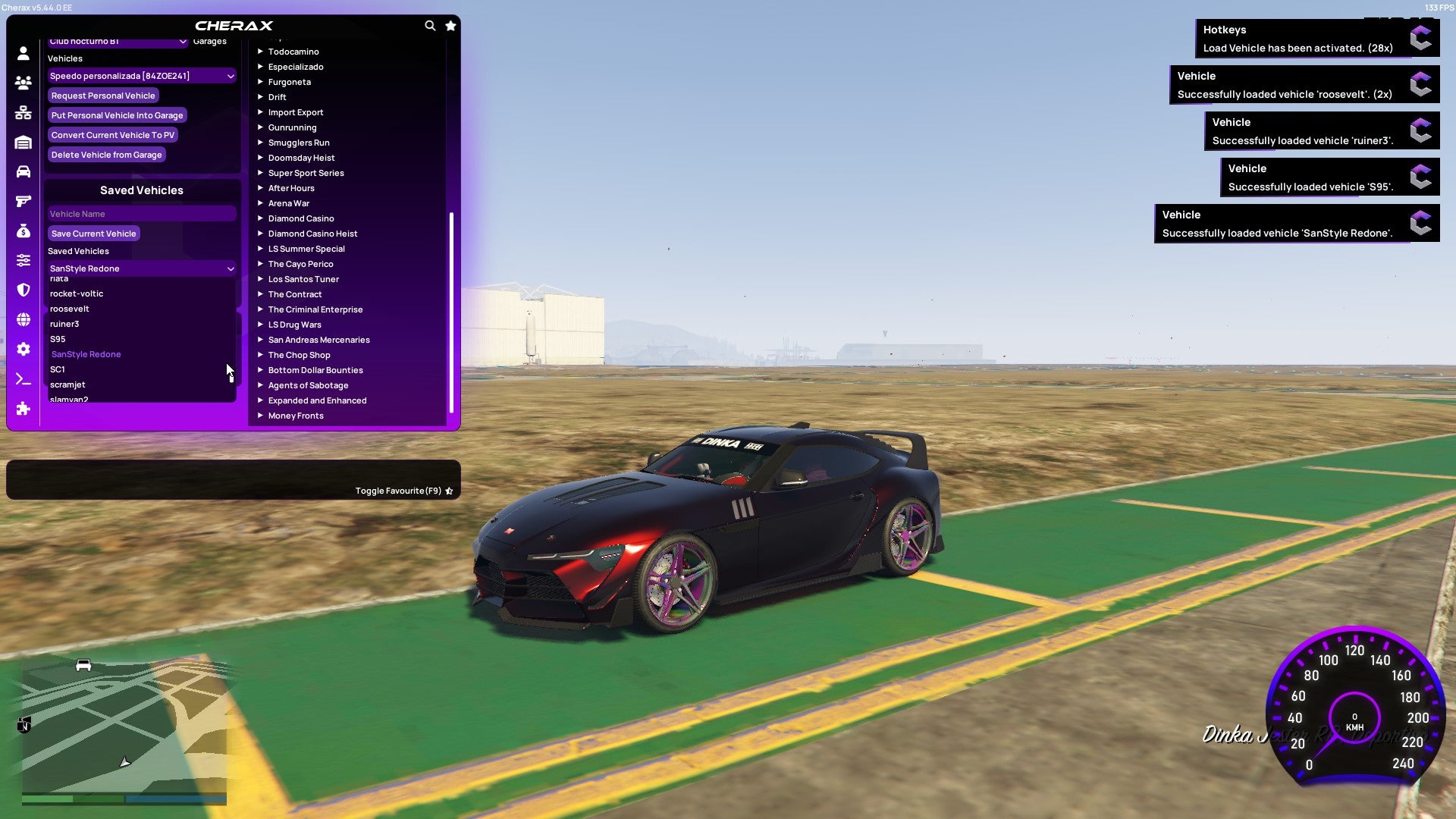Click the globe World icon in sidebar
The image size is (1456, 819).
tap(23, 319)
